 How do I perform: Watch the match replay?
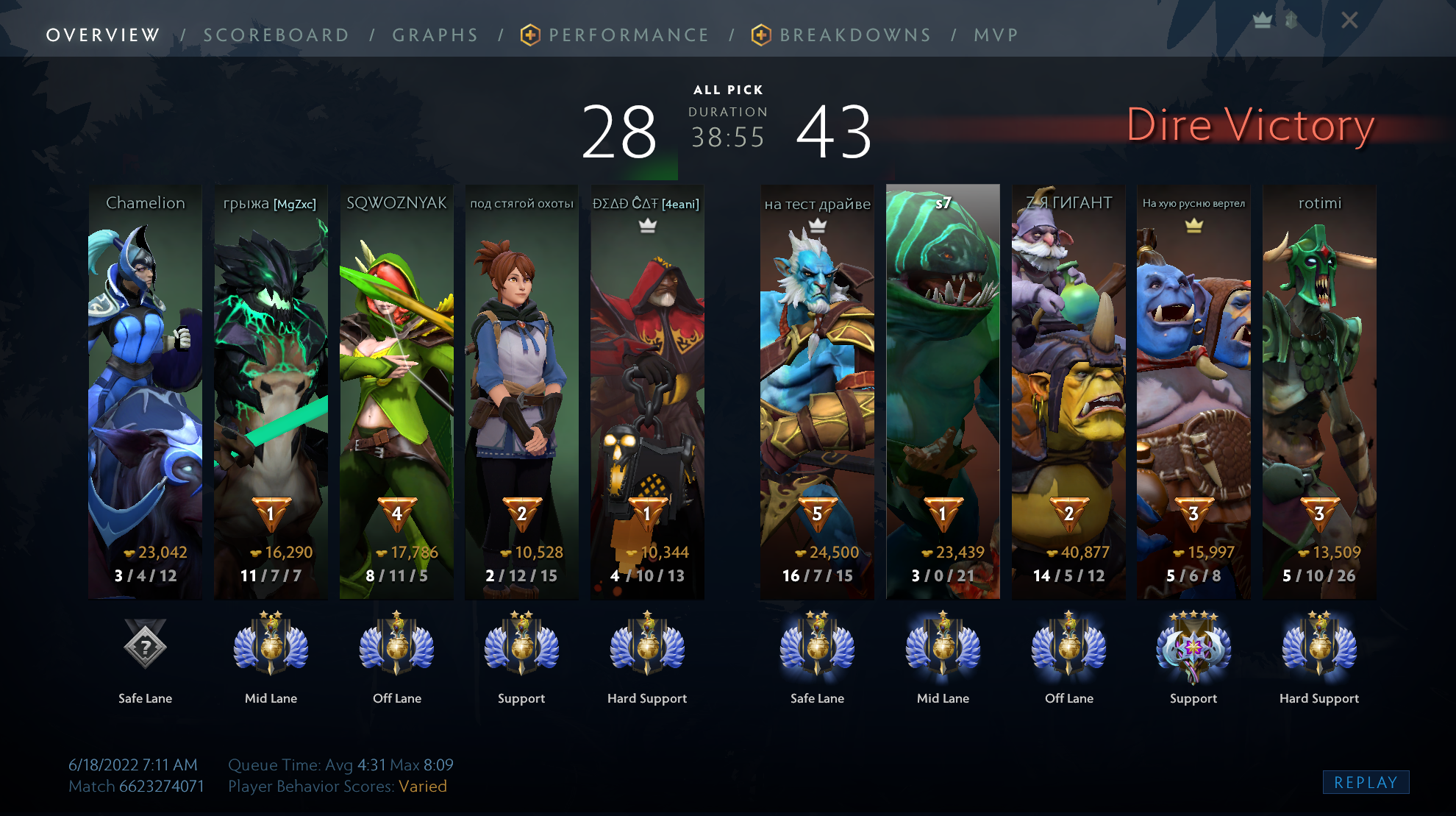(1366, 782)
